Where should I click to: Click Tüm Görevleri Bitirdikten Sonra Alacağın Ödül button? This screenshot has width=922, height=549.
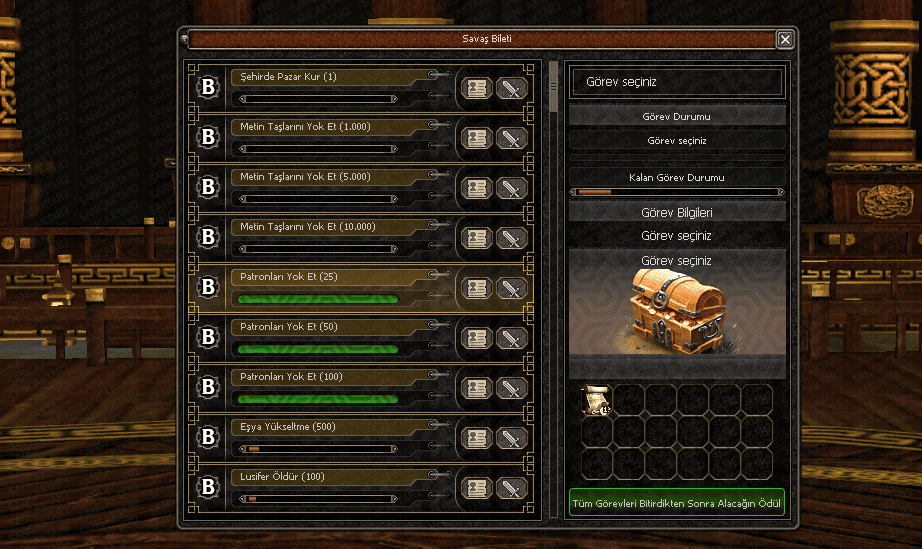pos(677,501)
